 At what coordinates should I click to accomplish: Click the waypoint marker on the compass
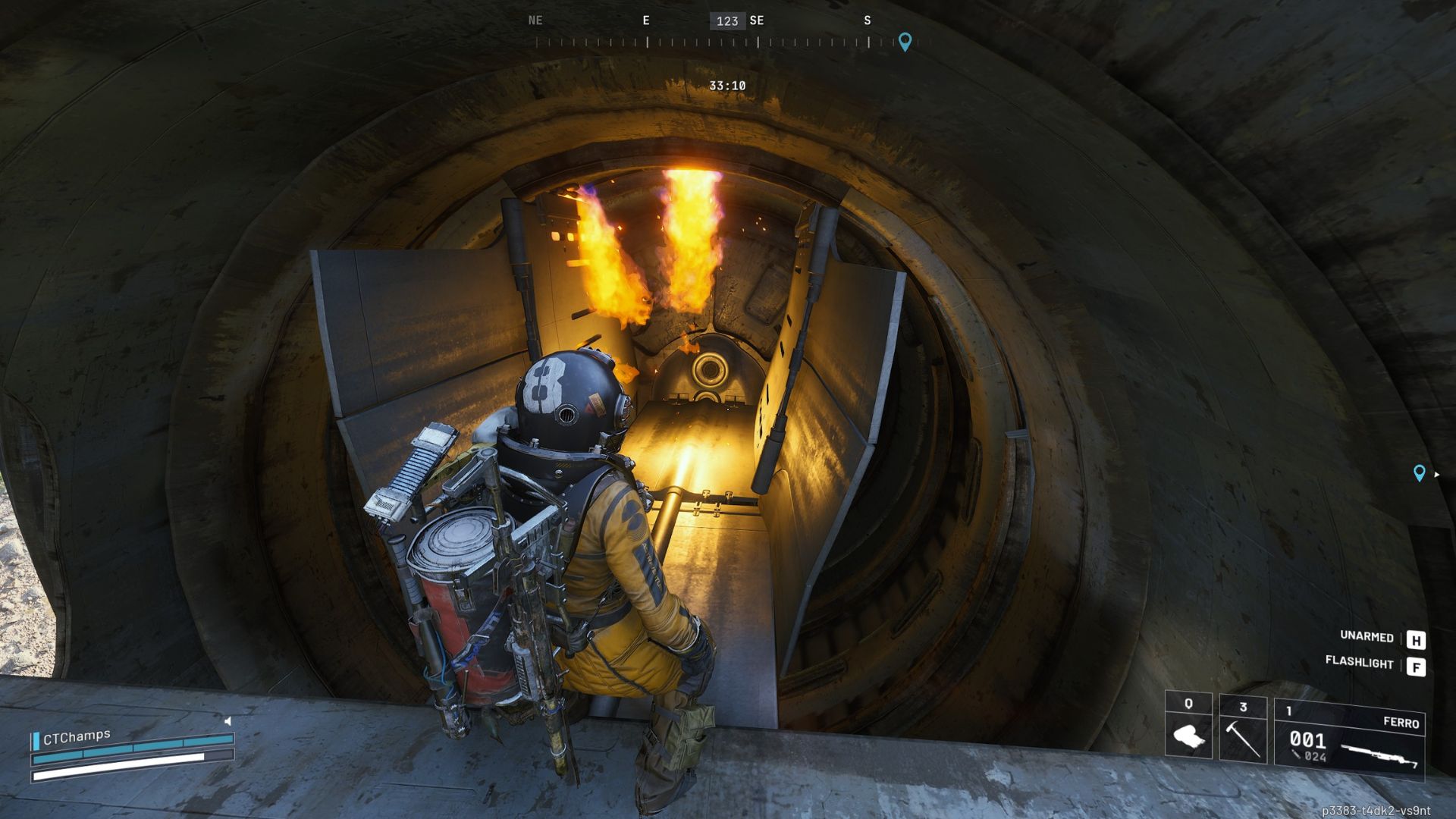pyautogui.click(x=905, y=41)
